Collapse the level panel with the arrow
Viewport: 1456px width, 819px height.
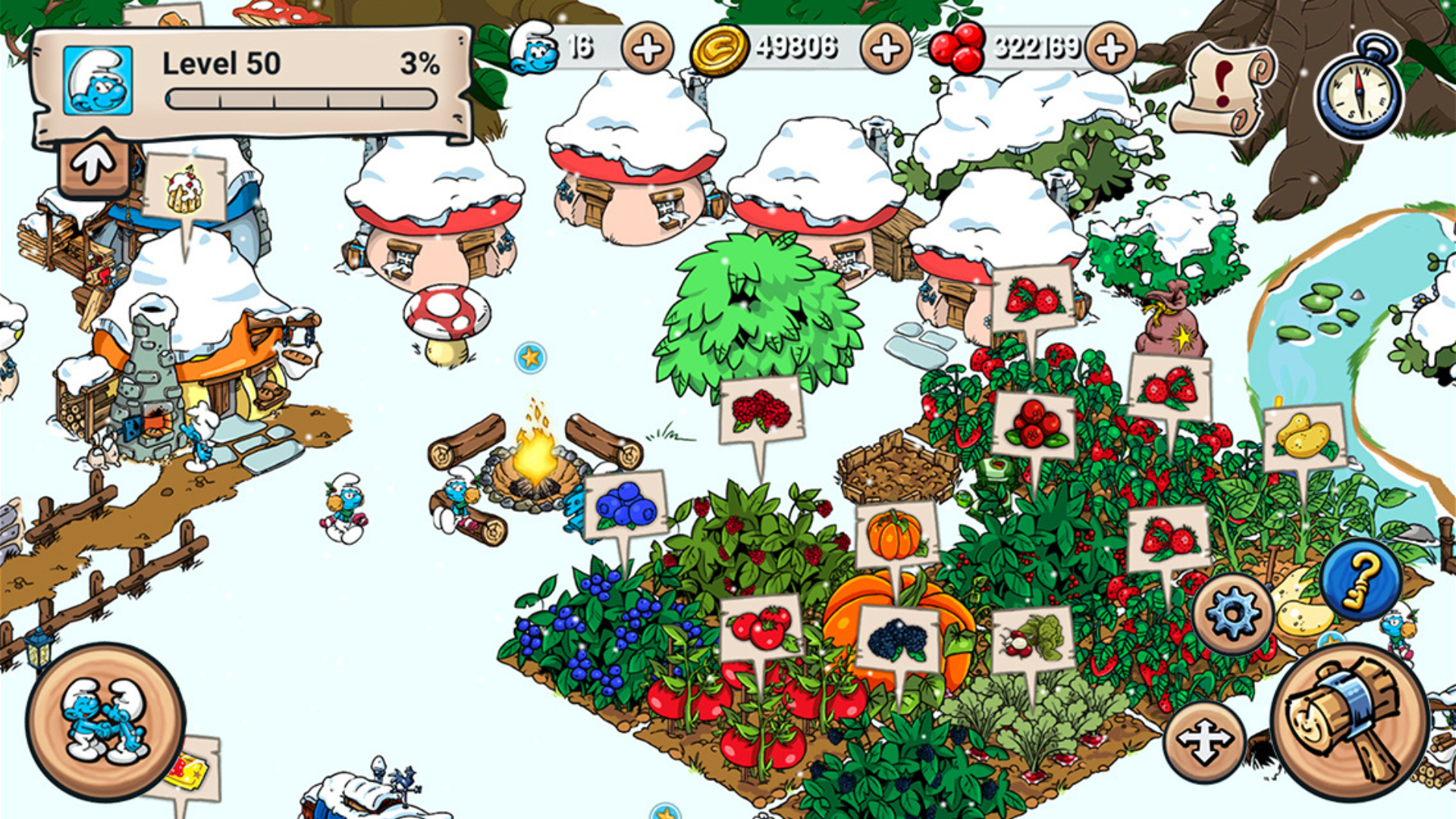coord(93,162)
